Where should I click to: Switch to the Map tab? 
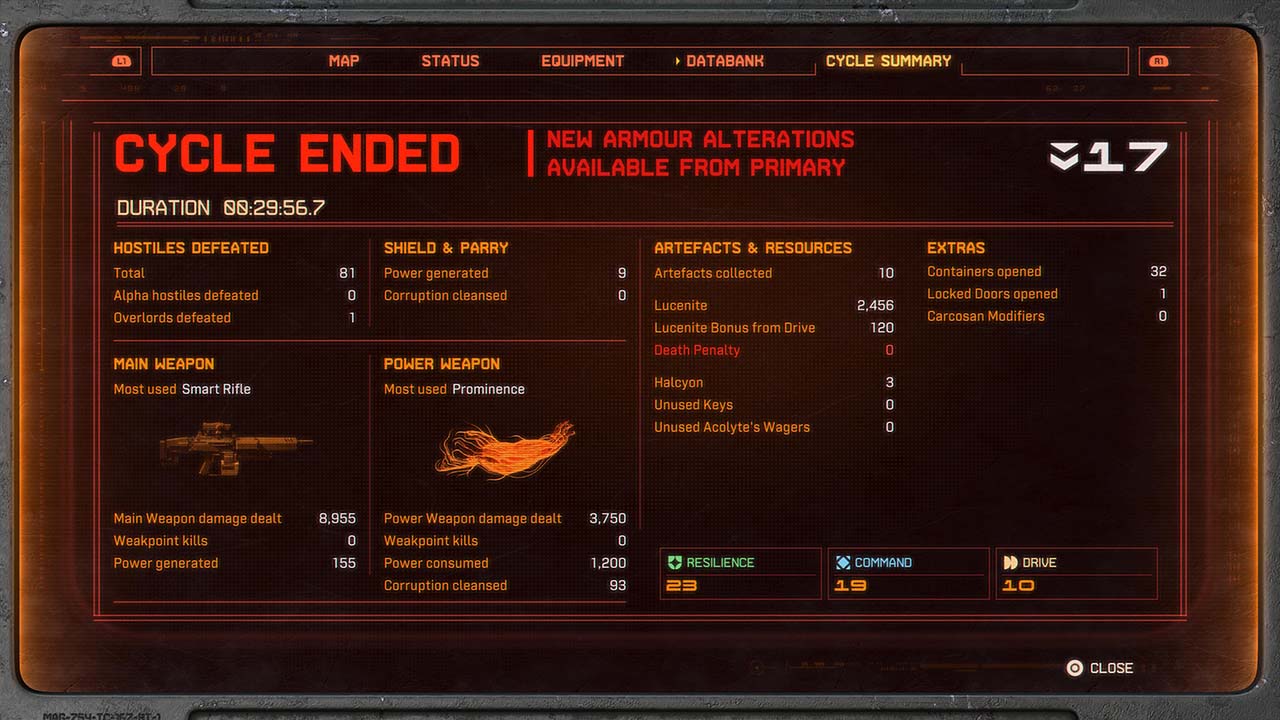point(343,61)
